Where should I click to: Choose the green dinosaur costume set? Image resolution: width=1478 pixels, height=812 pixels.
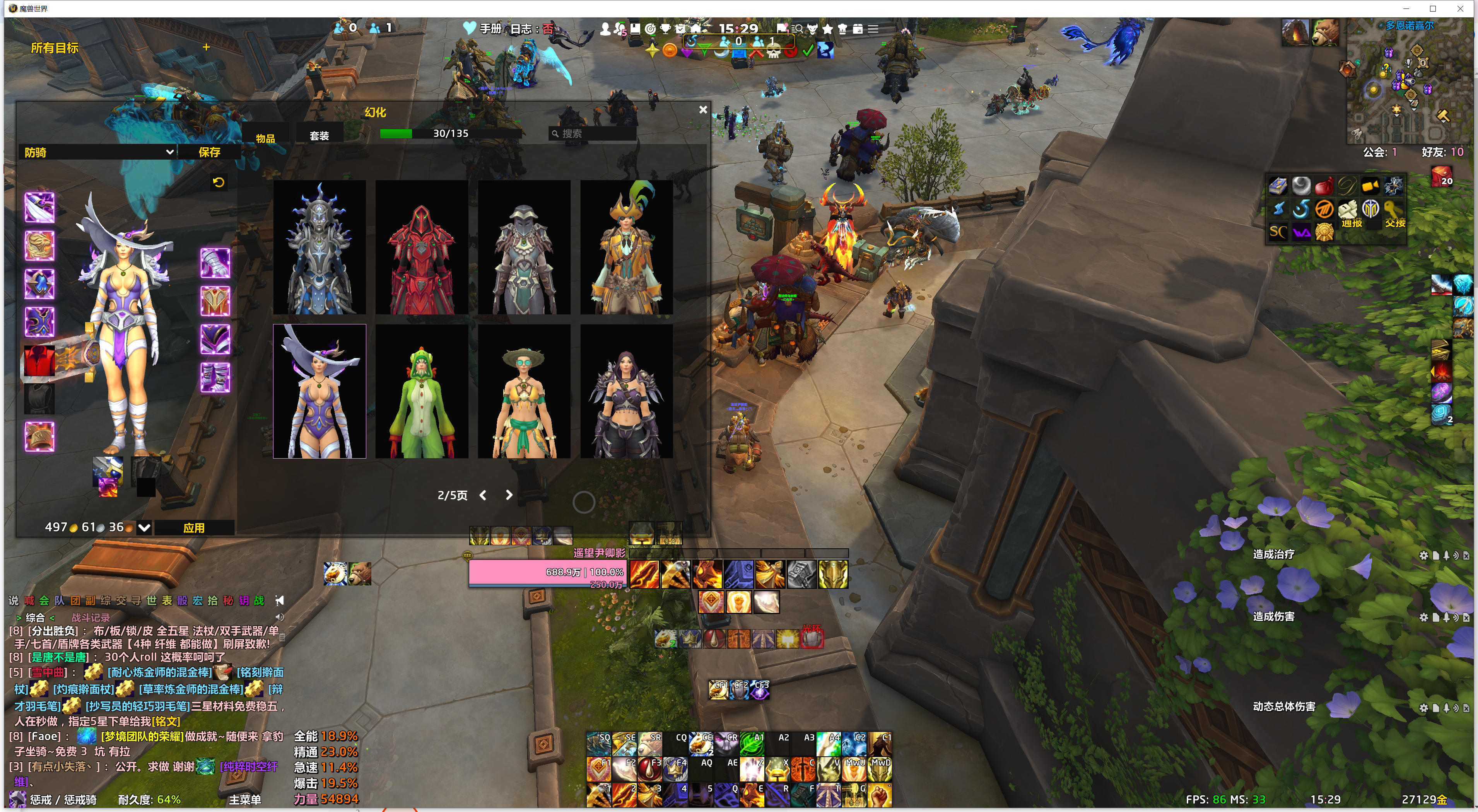click(x=422, y=392)
